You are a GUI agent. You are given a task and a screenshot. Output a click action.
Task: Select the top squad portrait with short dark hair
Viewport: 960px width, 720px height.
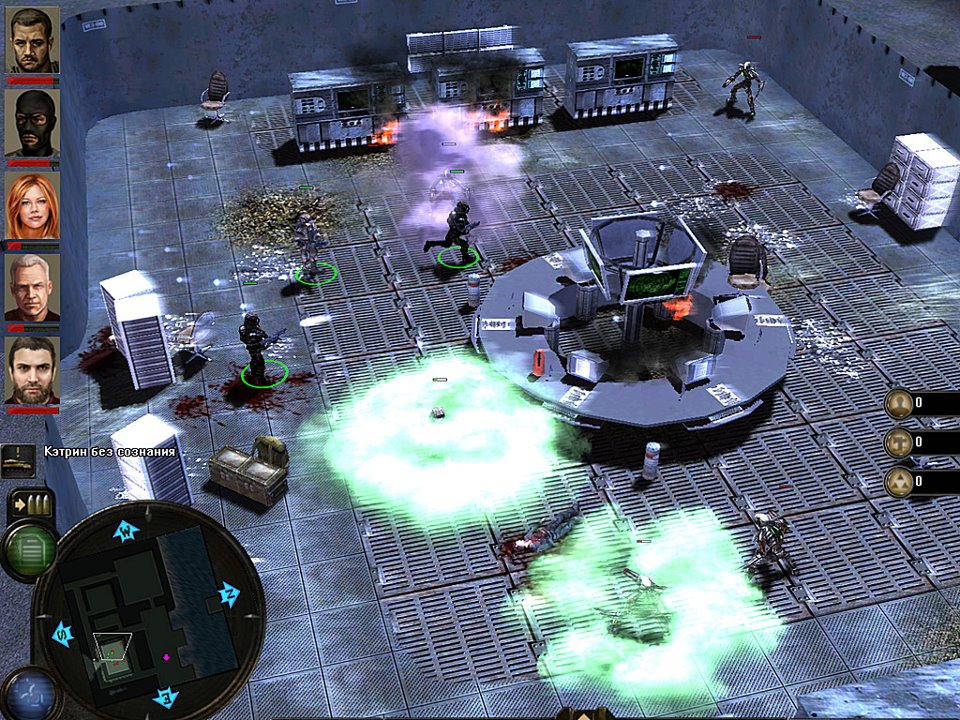[x=33, y=40]
